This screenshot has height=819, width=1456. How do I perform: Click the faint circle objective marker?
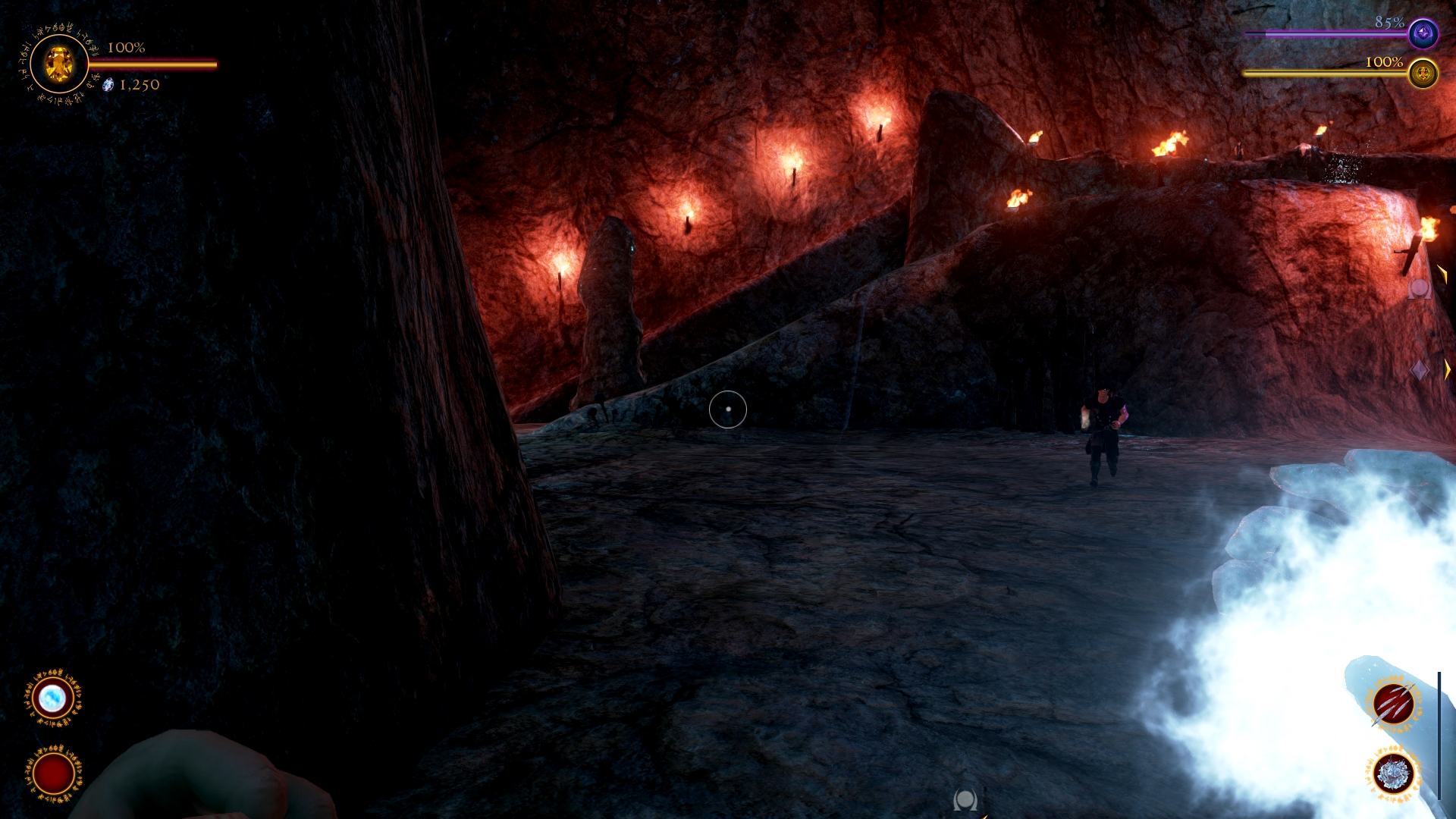tap(1418, 288)
